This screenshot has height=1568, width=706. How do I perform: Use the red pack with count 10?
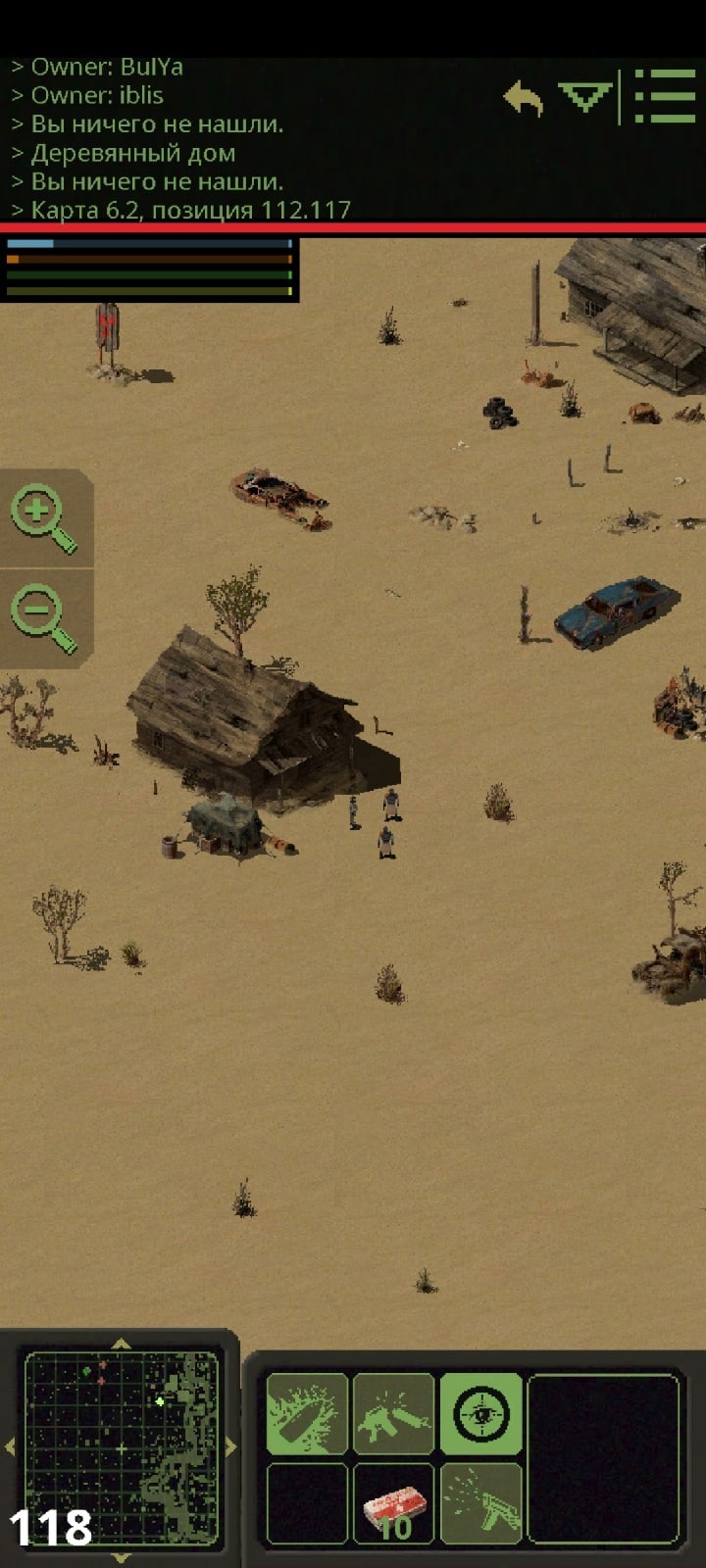(x=393, y=1504)
